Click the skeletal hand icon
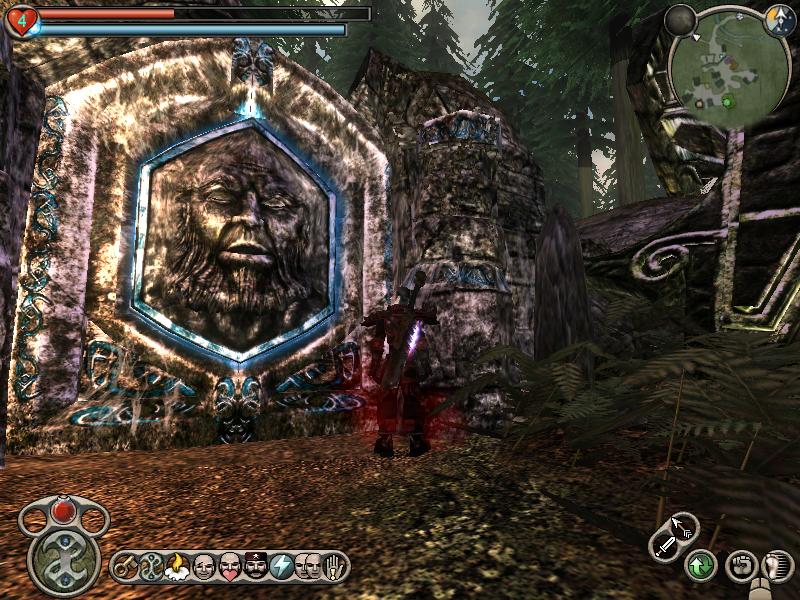Viewport: 800px width, 600px height. point(332,567)
